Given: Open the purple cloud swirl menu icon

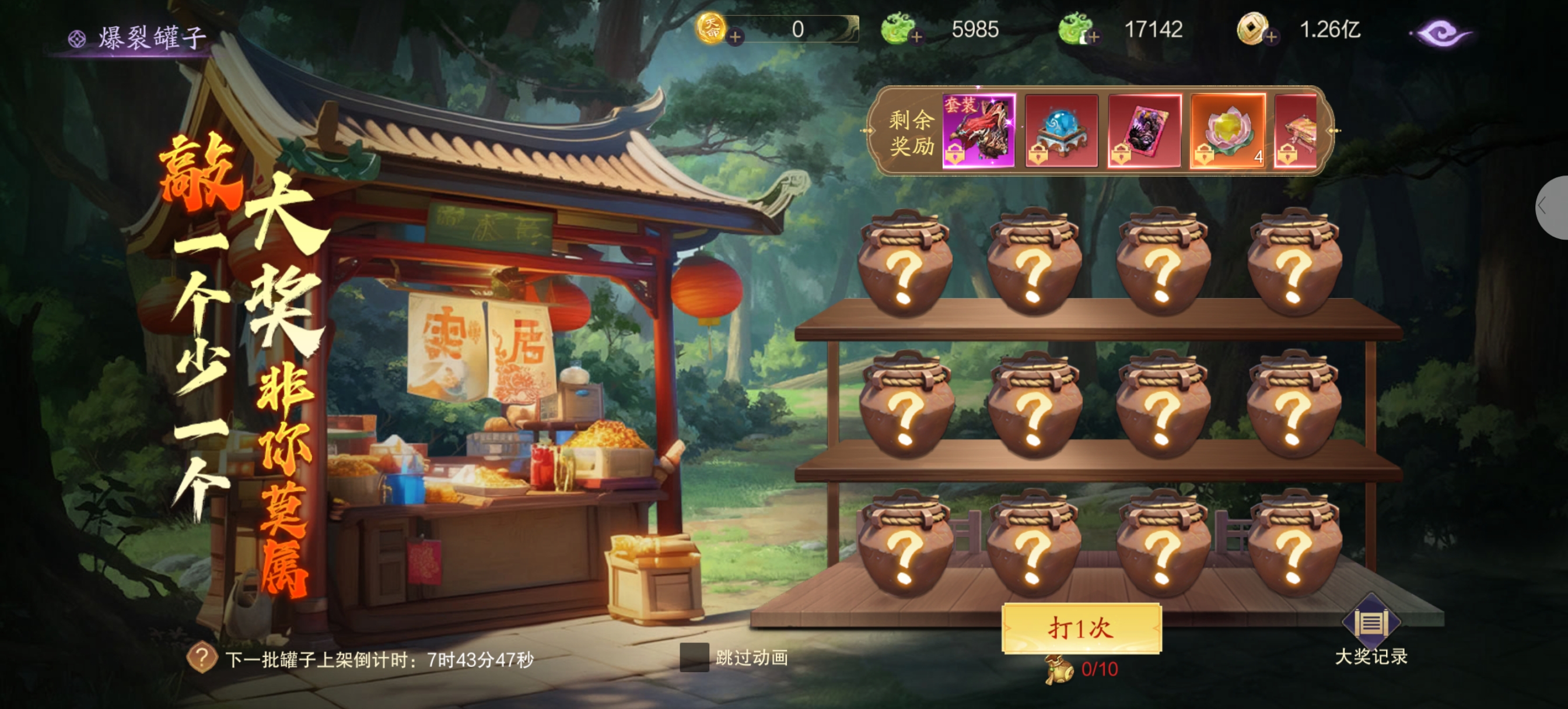Looking at the screenshot, I should [1441, 33].
